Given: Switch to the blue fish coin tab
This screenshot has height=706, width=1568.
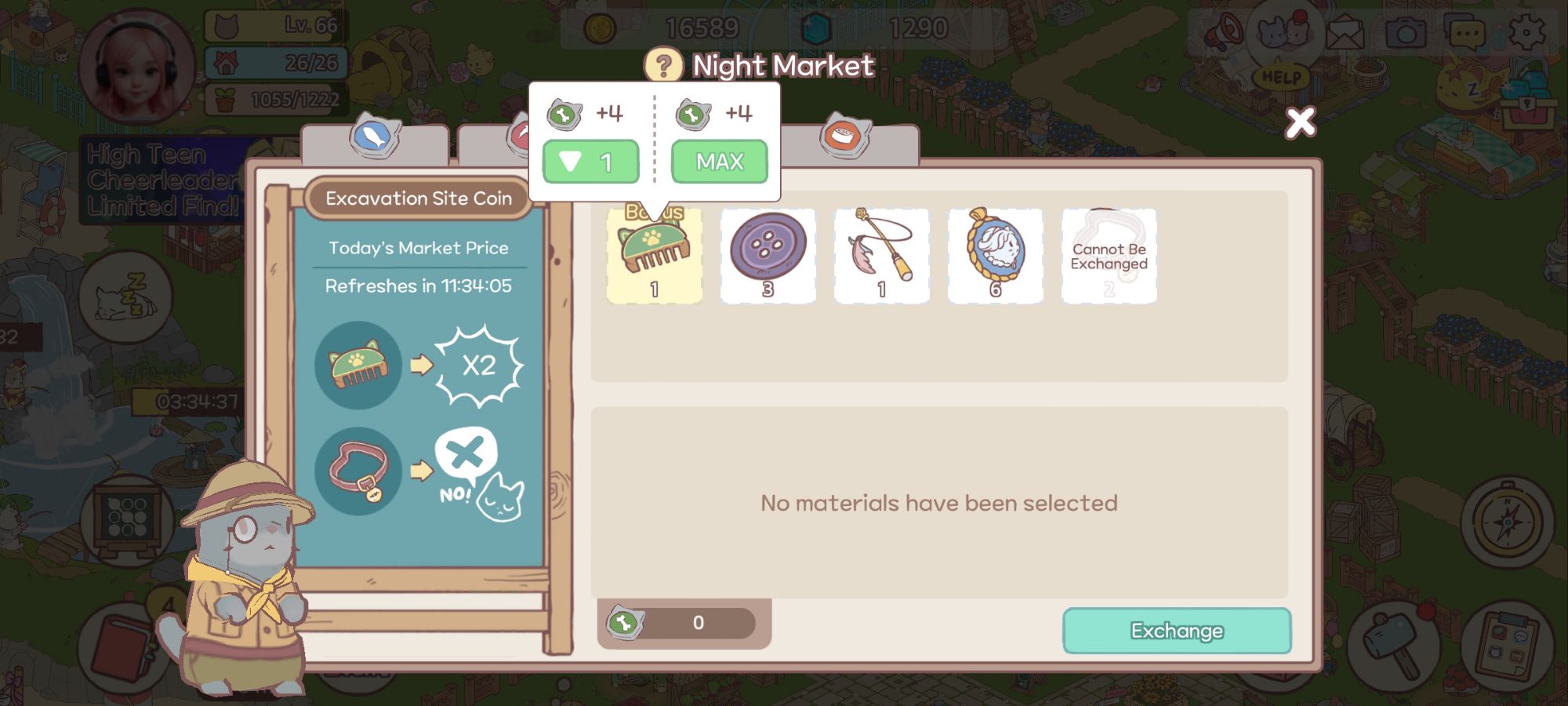Looking at the screenshot, I should click(x=376, y=138).
